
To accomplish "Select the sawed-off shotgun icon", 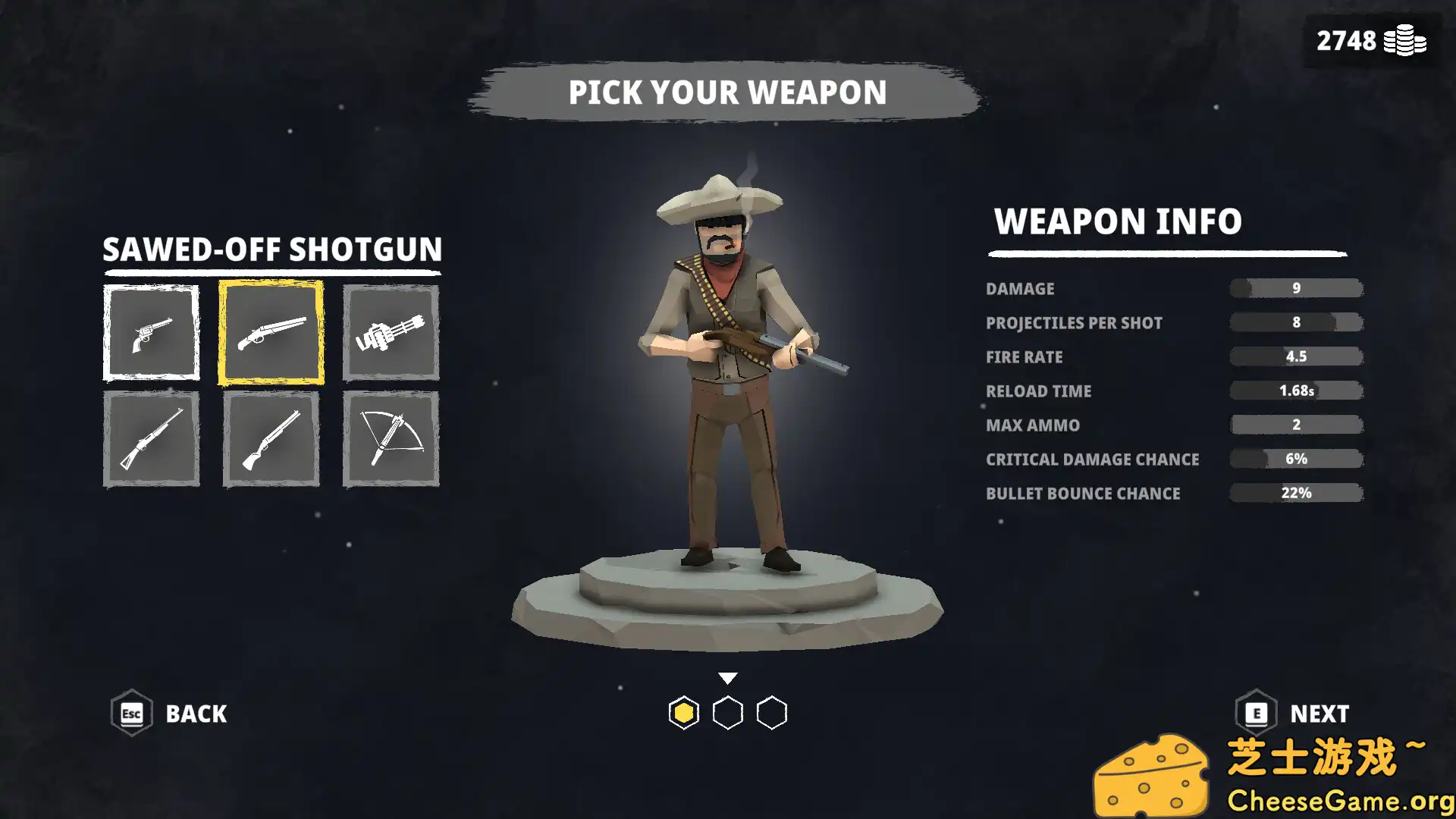I will click(271, 331).
